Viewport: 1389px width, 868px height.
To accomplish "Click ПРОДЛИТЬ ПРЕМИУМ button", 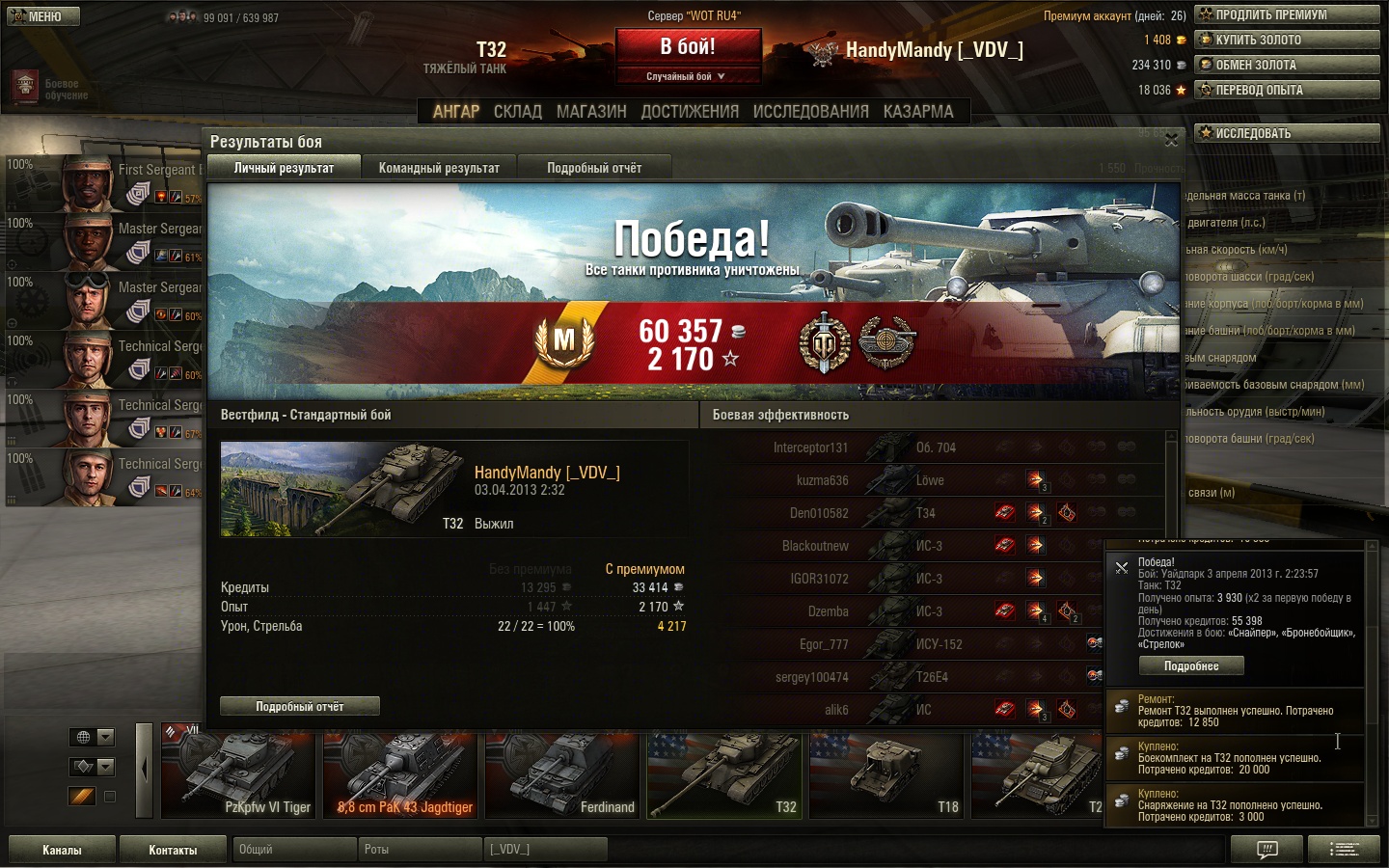I will [x=1287, y=14].
